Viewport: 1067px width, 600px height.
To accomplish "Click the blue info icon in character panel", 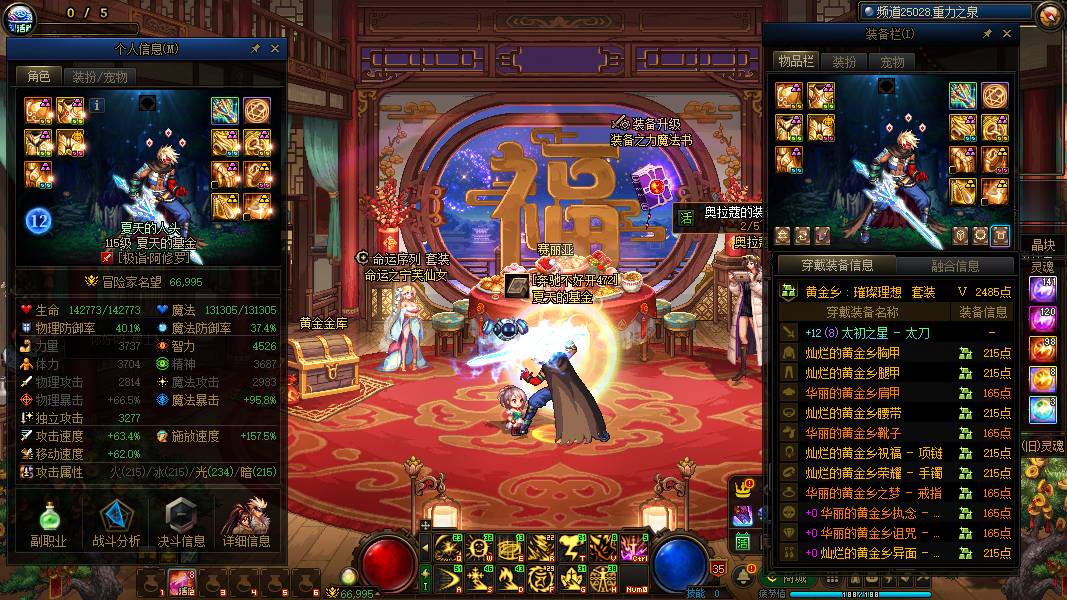I will click(x=97, y=104).
